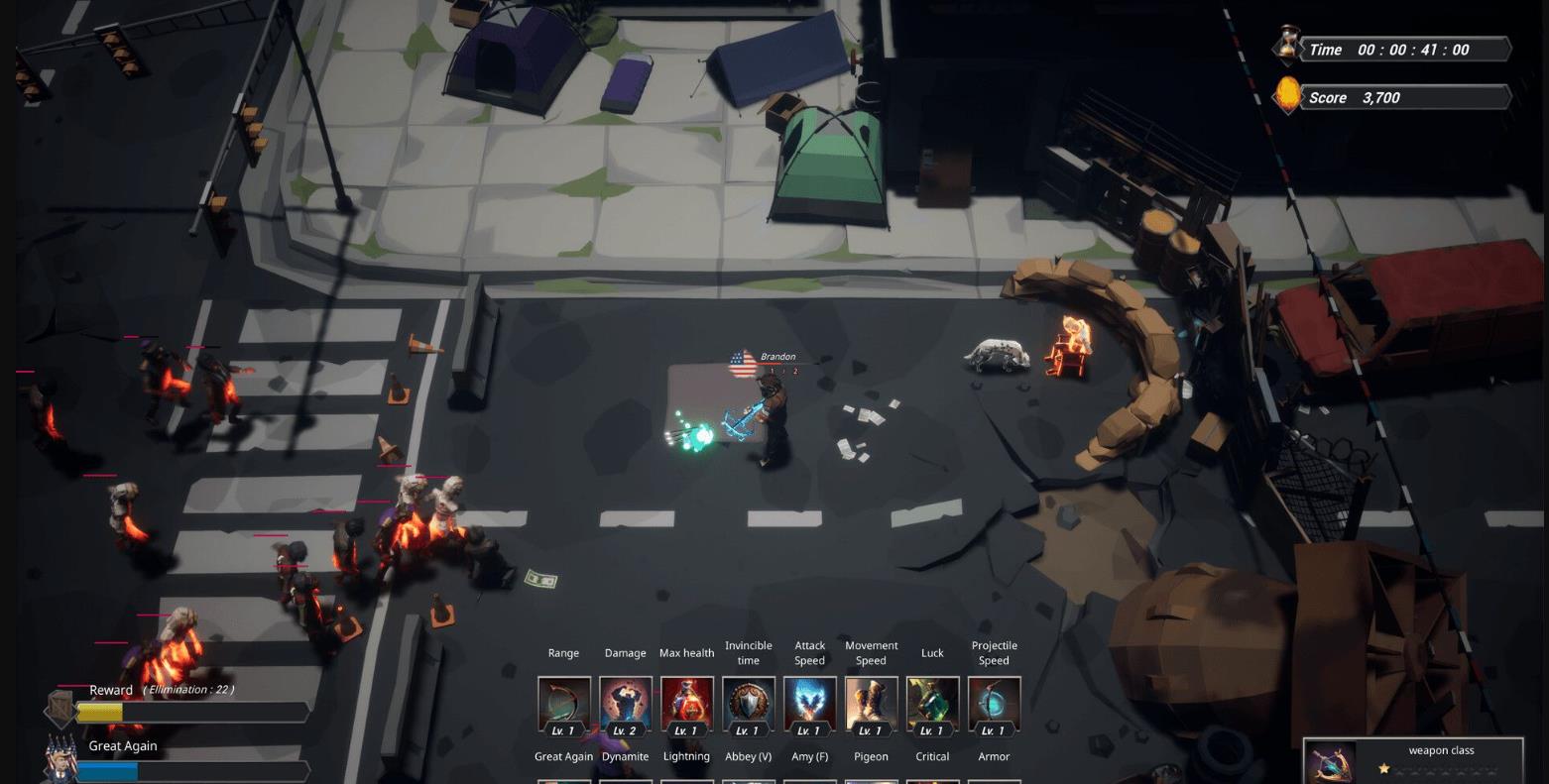This screenshot has width=1549, height=784.
Task: Choose the Max health potion icon
Action: [686, 705]
